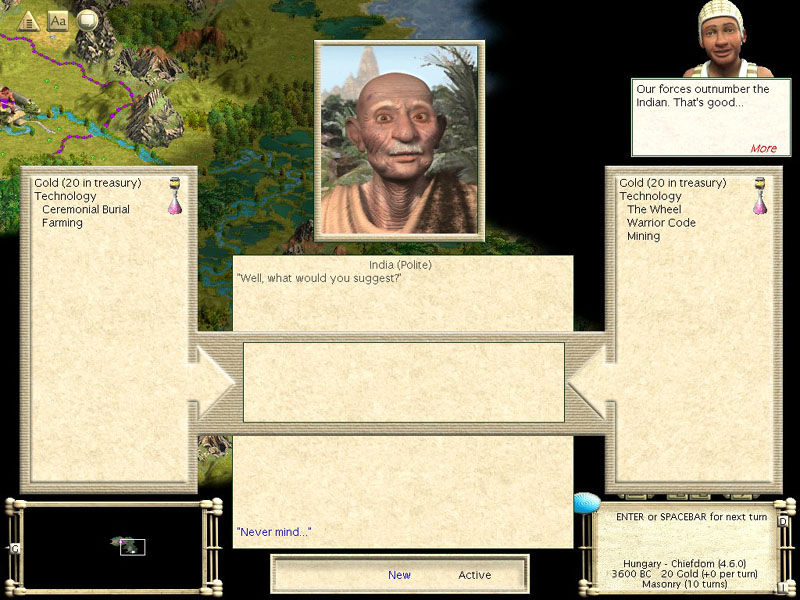Choose the "Never mind..." reply
The image size is (800, 600).
(273, 532)
